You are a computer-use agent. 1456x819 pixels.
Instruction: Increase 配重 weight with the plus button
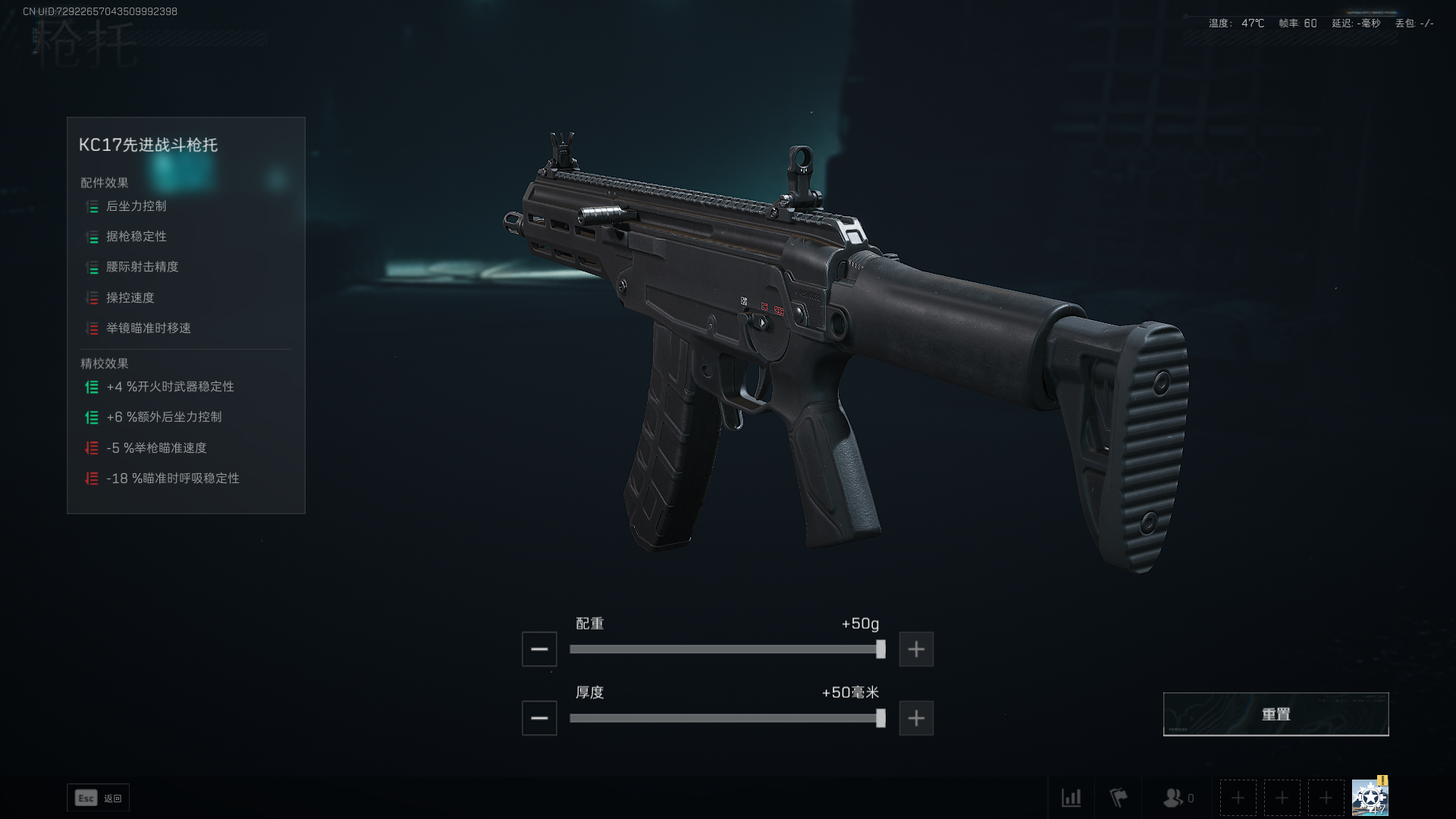coord(916,649)
